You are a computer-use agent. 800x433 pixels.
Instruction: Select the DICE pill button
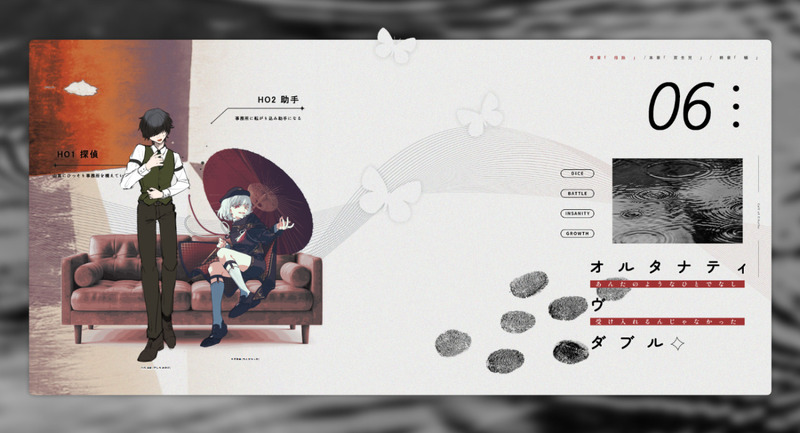click(578, 172)
